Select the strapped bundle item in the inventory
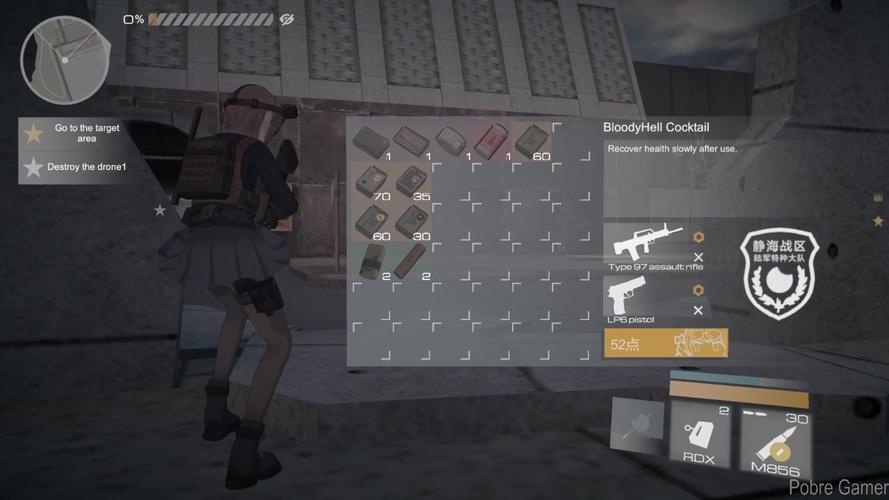The image size is (889, 500). point(371,260)
